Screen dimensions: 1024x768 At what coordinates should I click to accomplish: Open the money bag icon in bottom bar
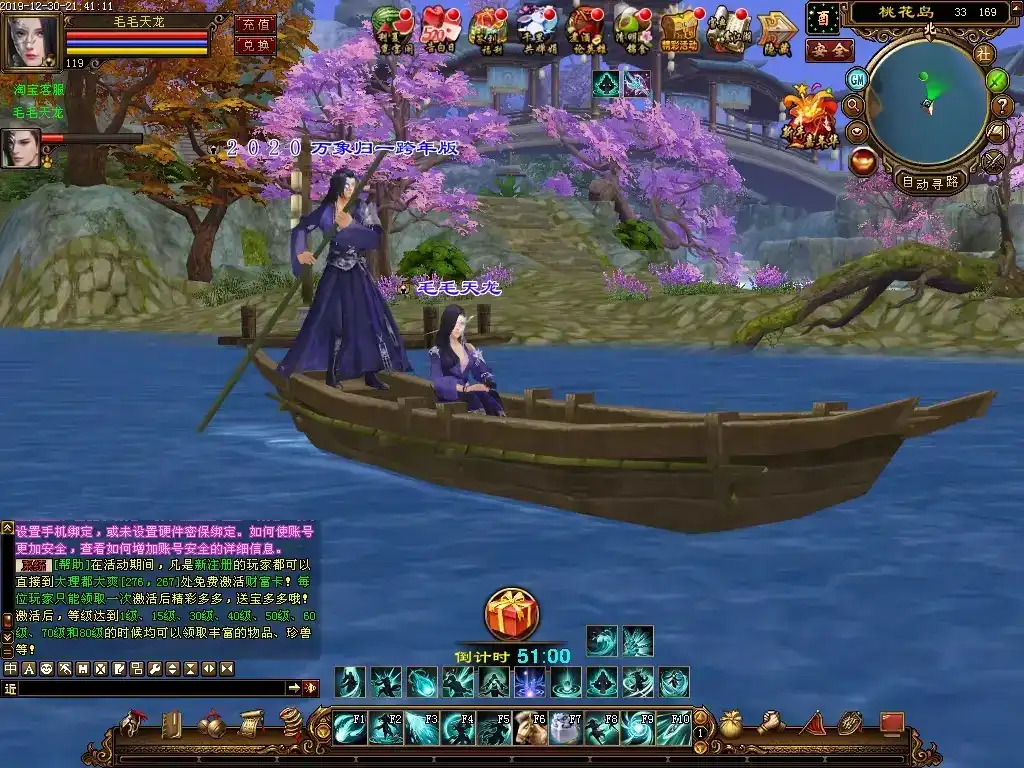pyautogui.click(x=731, y=725)
